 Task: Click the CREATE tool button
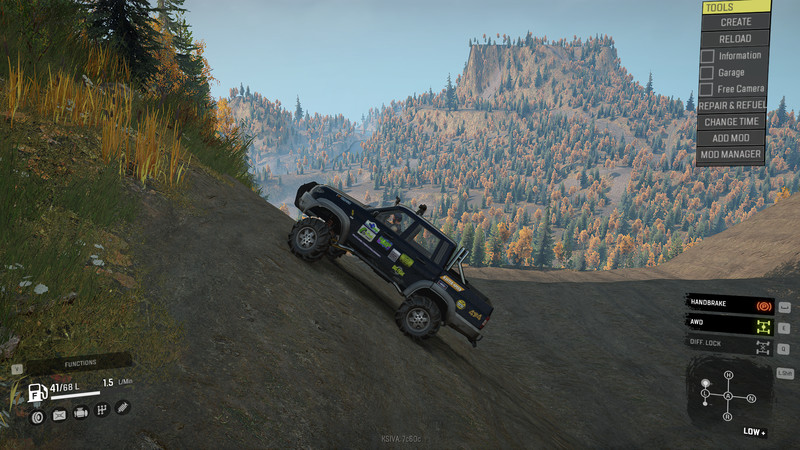pyautogui.click(x=735, y=22)
